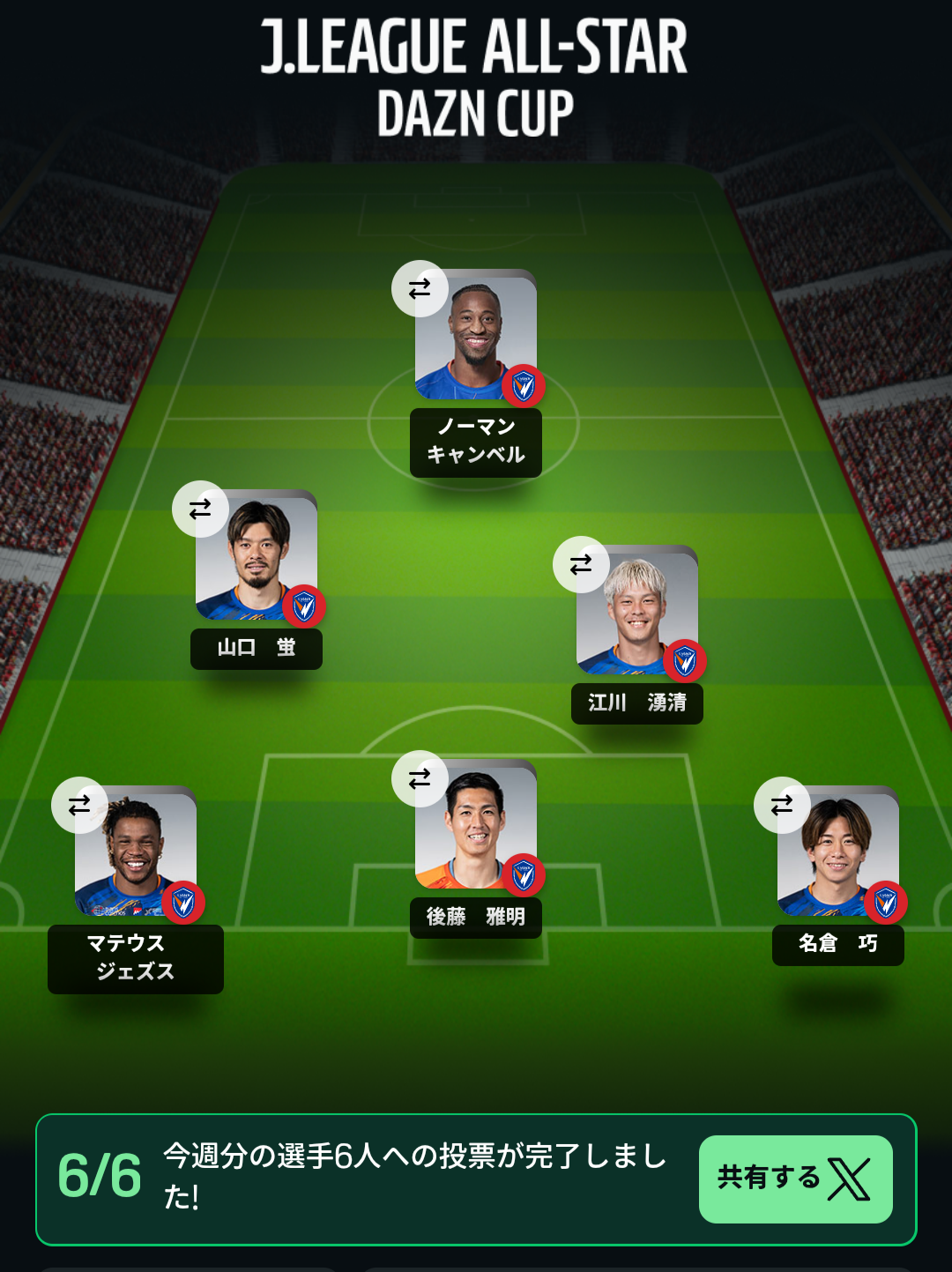This screenshot has height=1272, width=952.
Task: Tap the swap icon for 山口 蛍
Action: (x=200, y=509)
